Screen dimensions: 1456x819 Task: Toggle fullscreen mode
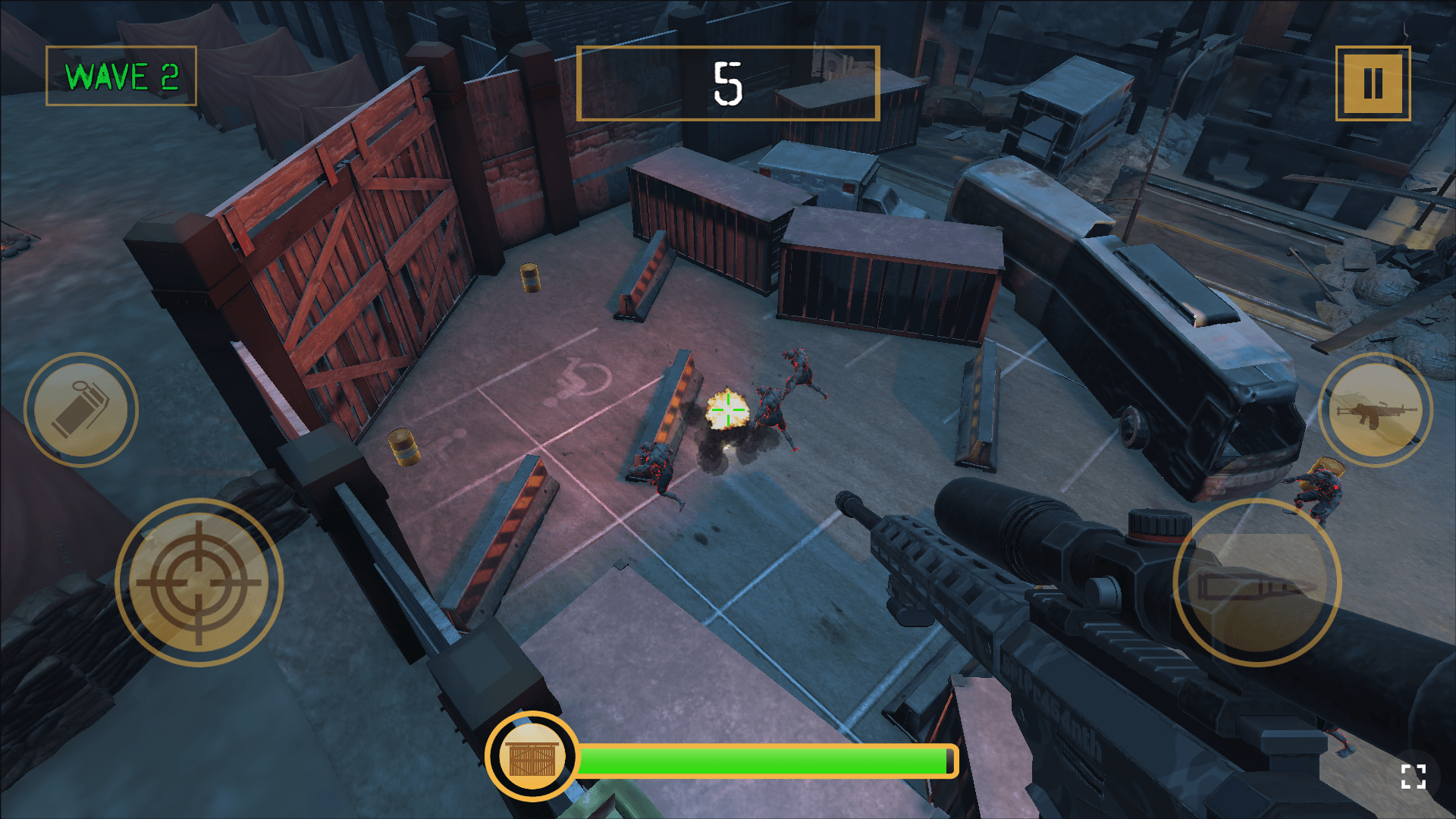[x=1413, y=777]
